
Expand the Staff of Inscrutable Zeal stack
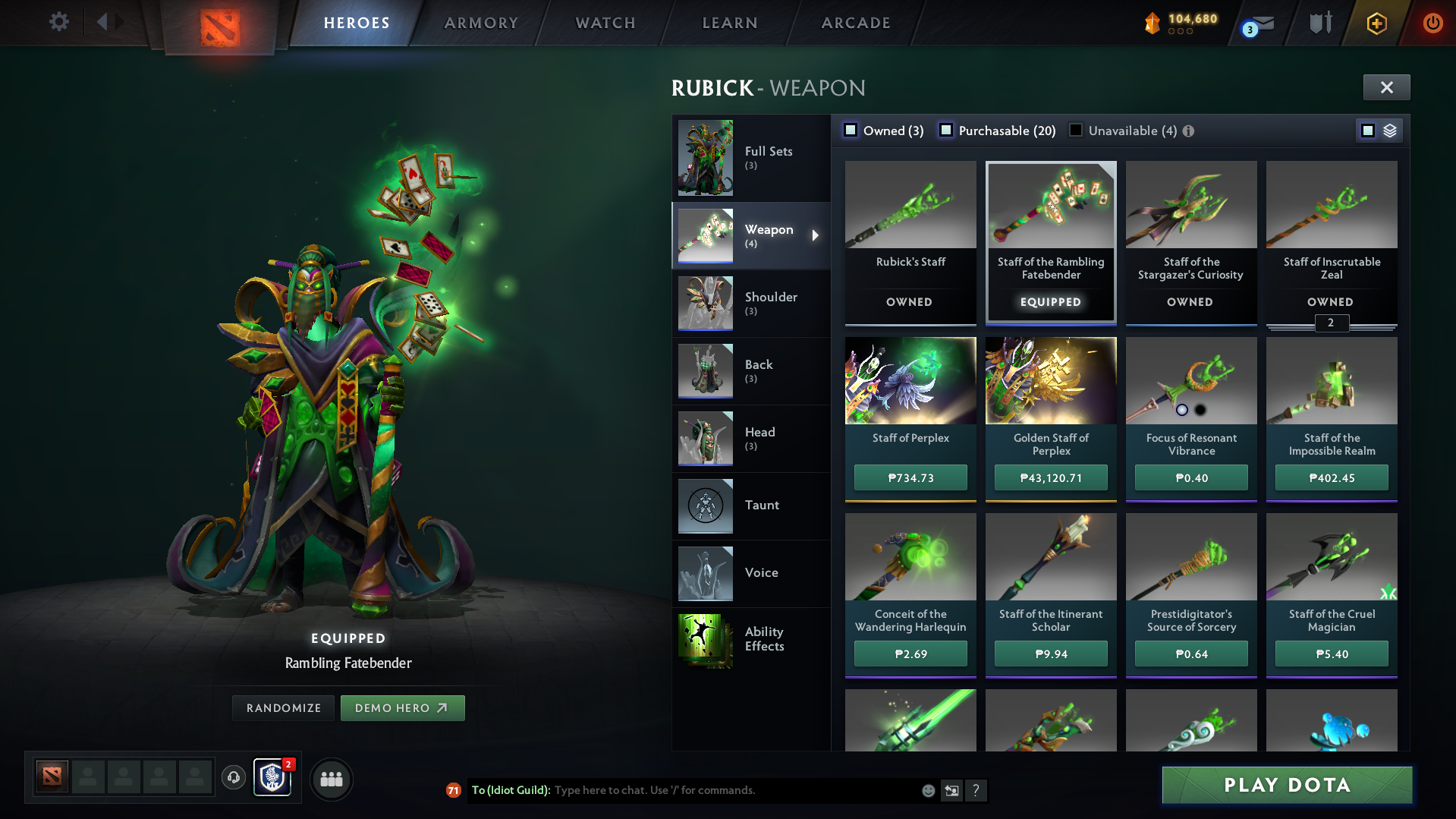(x=1331, y=323)
